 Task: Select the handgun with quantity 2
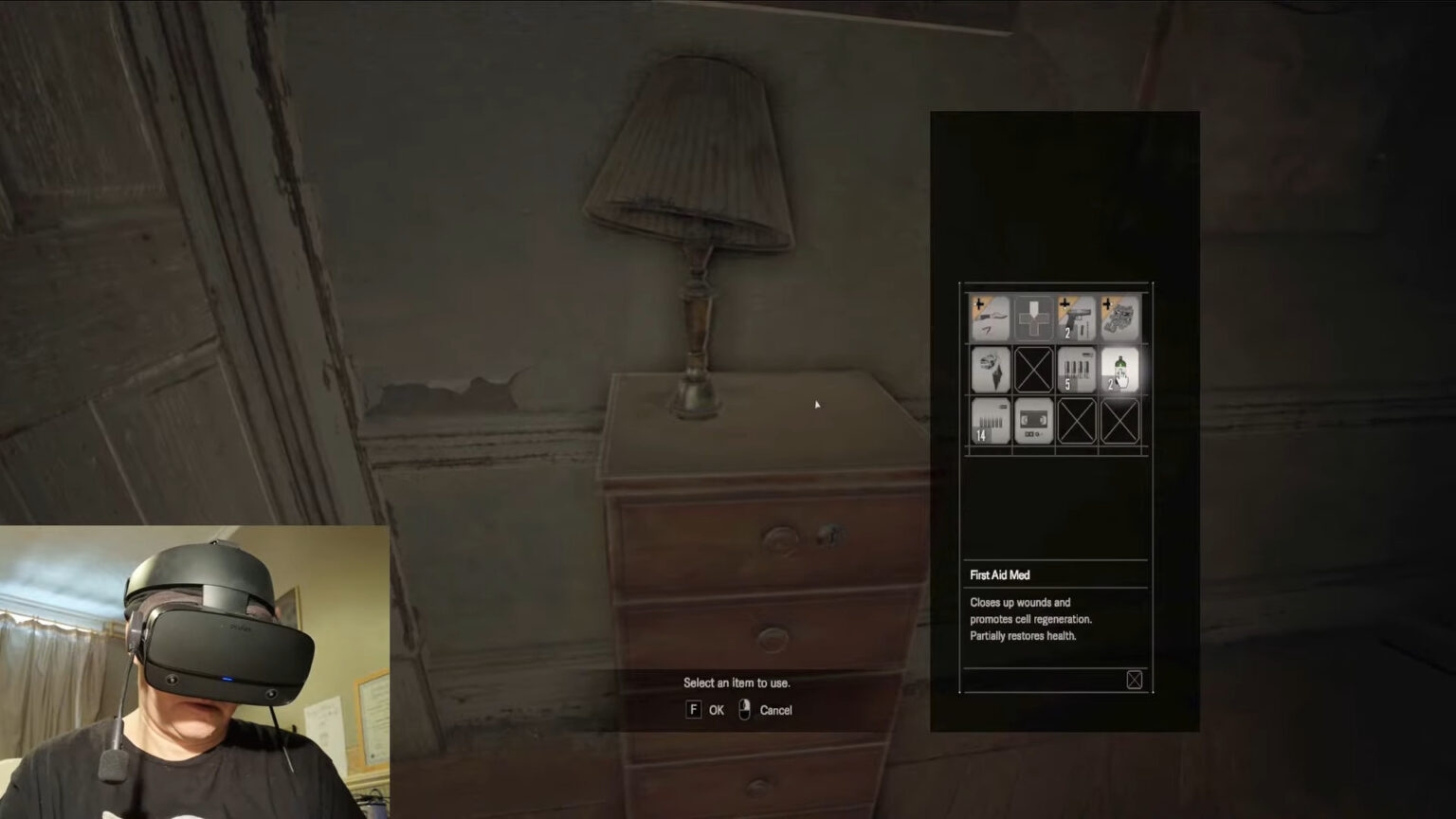pos(1077,318)
